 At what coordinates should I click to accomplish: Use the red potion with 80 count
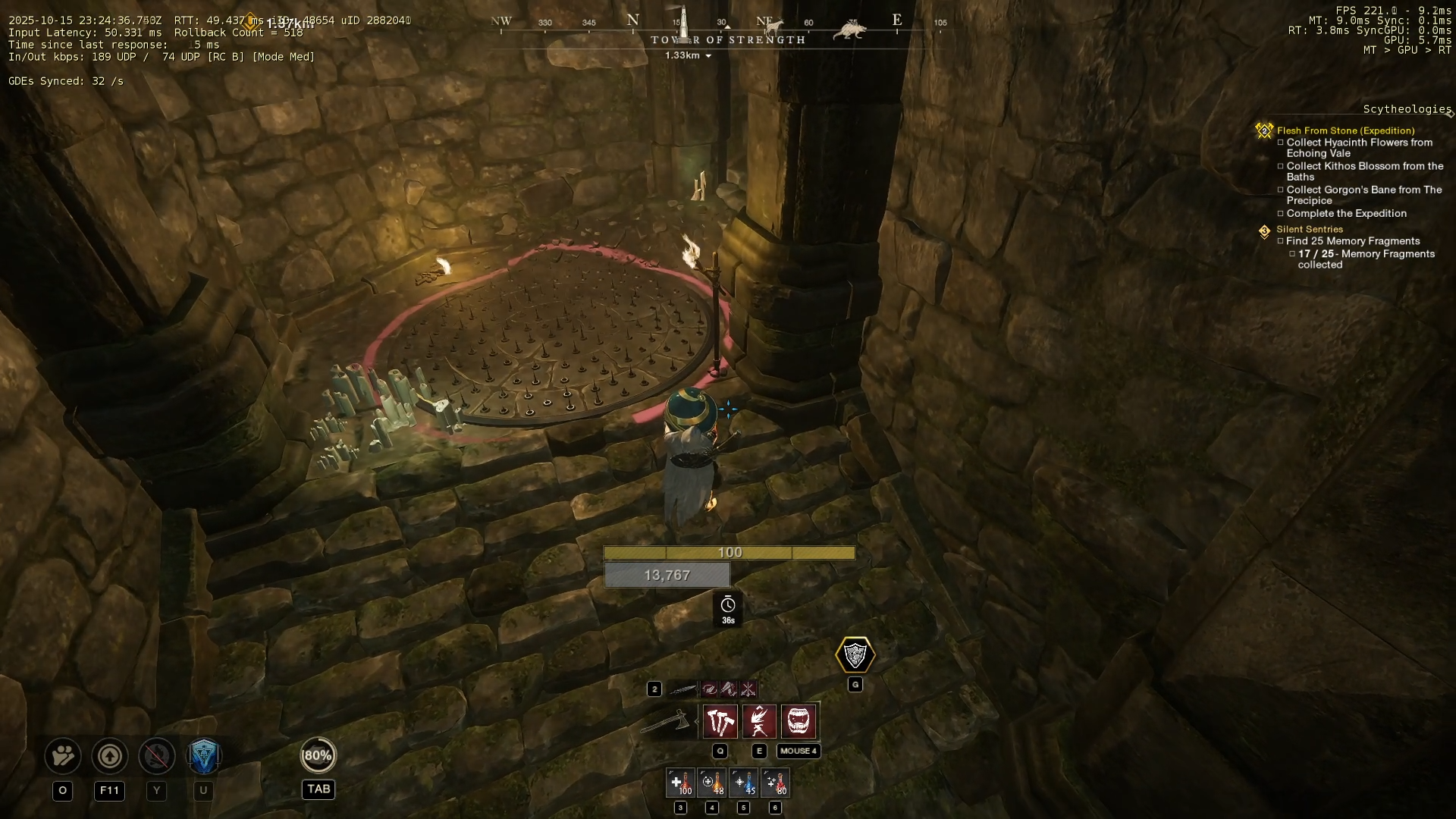[776, 783]
